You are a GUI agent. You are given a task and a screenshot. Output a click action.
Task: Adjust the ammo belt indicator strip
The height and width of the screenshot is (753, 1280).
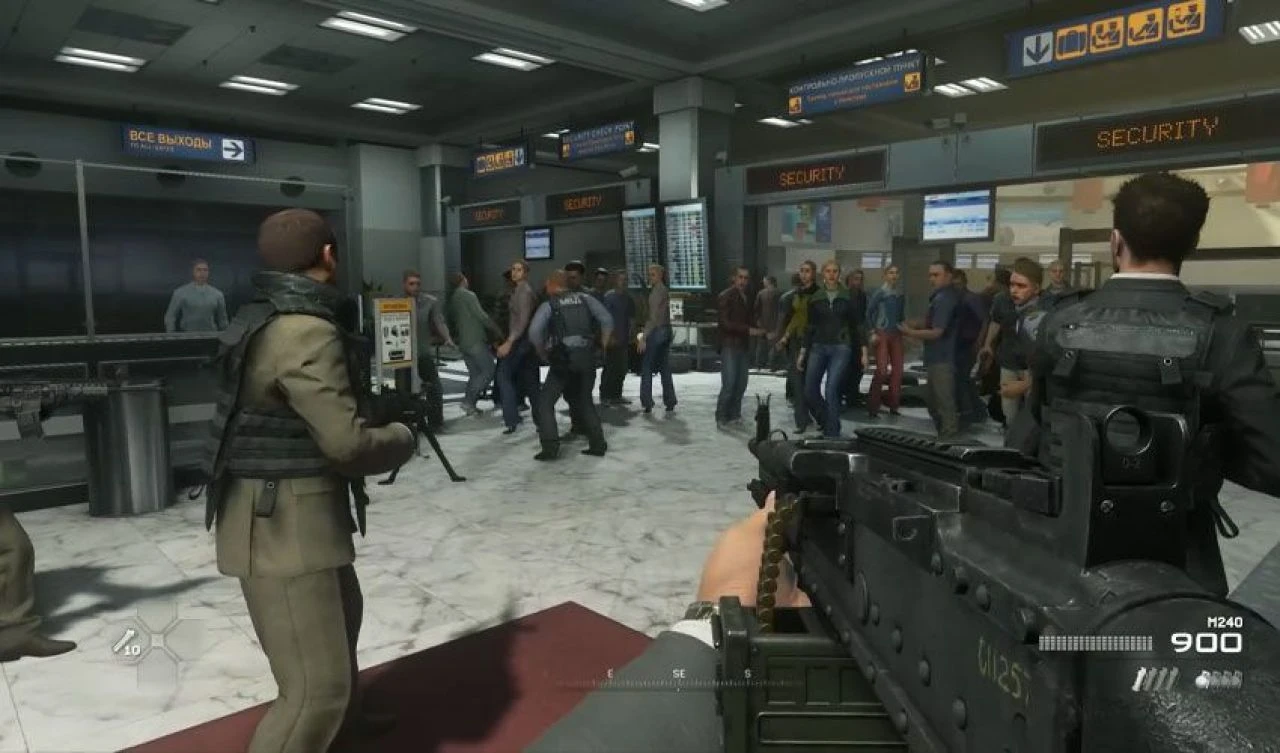tap(1095, 641)
